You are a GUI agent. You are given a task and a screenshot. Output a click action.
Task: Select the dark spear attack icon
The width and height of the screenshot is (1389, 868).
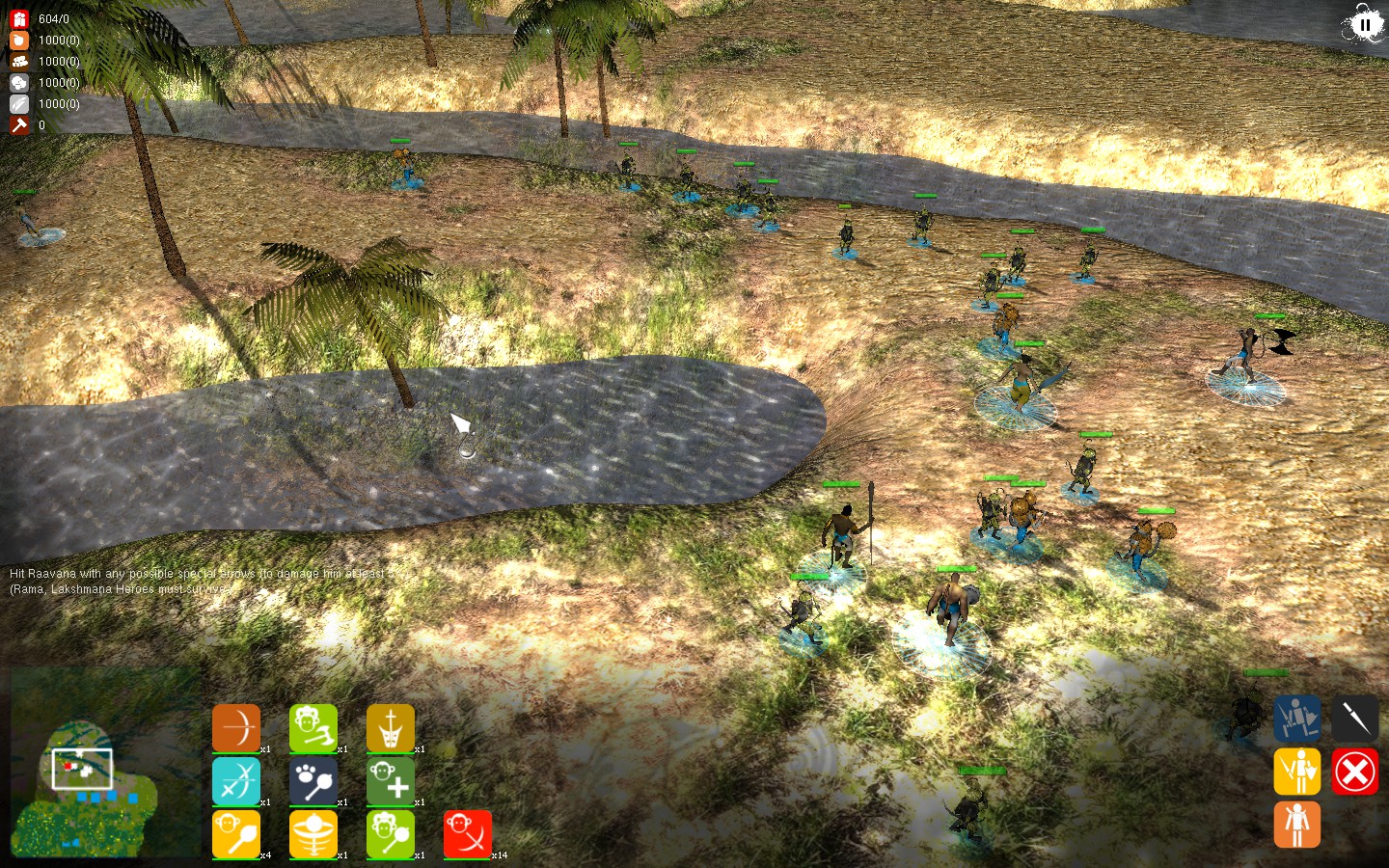[x=1355, y=719]
